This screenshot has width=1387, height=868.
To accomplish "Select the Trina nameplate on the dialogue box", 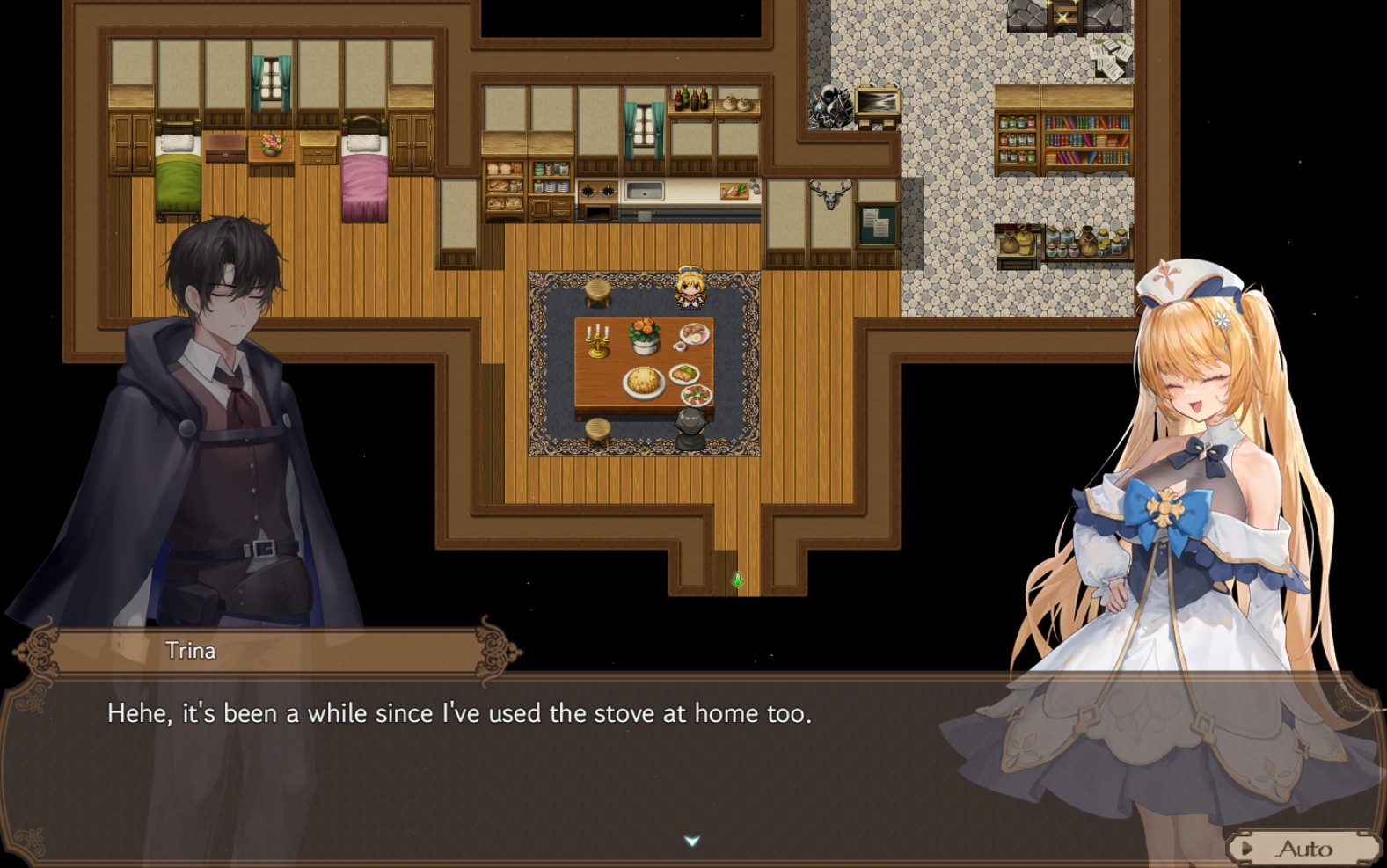I will click(189, 651).
